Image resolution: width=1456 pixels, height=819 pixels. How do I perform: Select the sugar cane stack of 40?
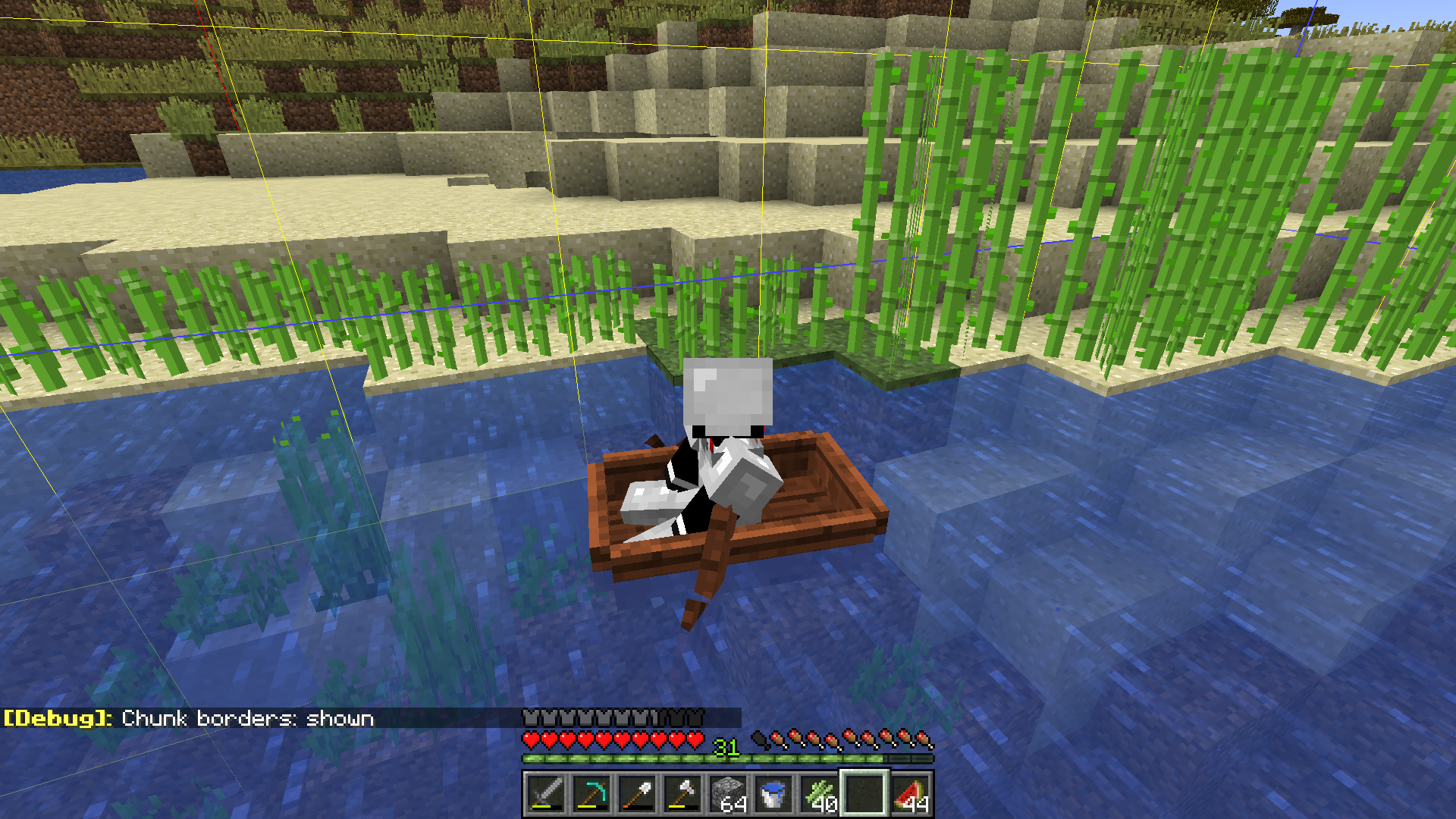point(819,794)
